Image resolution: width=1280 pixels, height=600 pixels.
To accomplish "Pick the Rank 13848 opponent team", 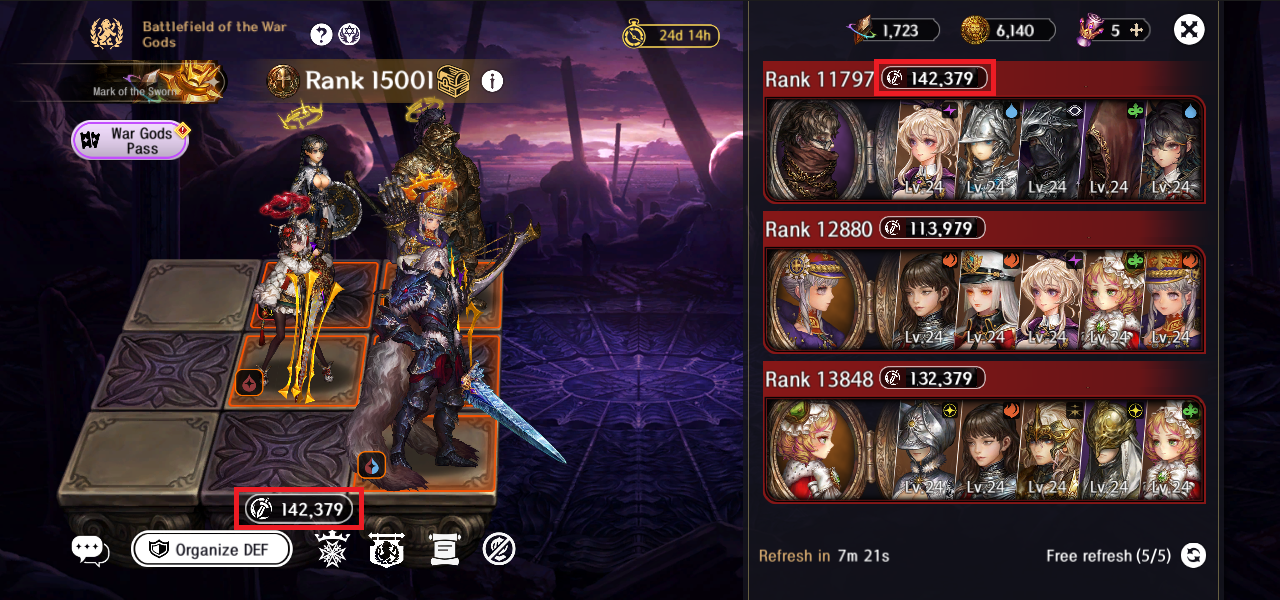I will coord(984,449).
